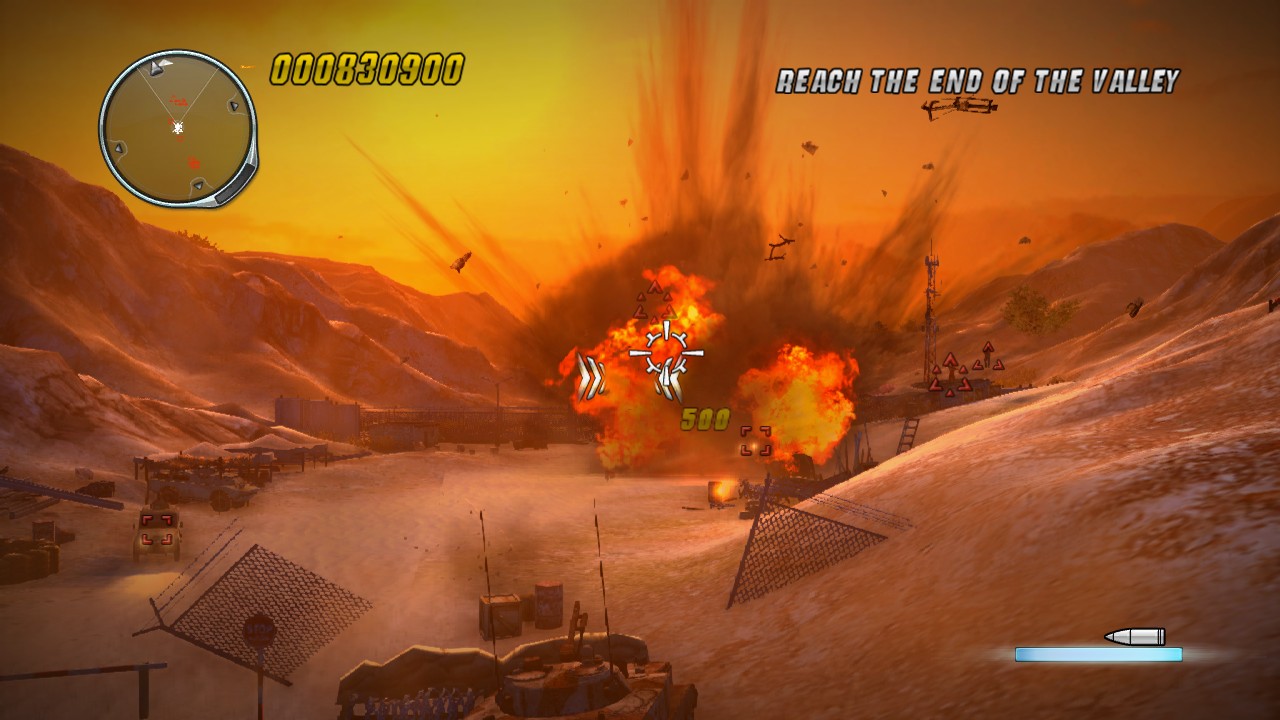The image size is (1280, 720).
Task: Click the bottom arrow of the radar circle
Action: coord(197,185)
